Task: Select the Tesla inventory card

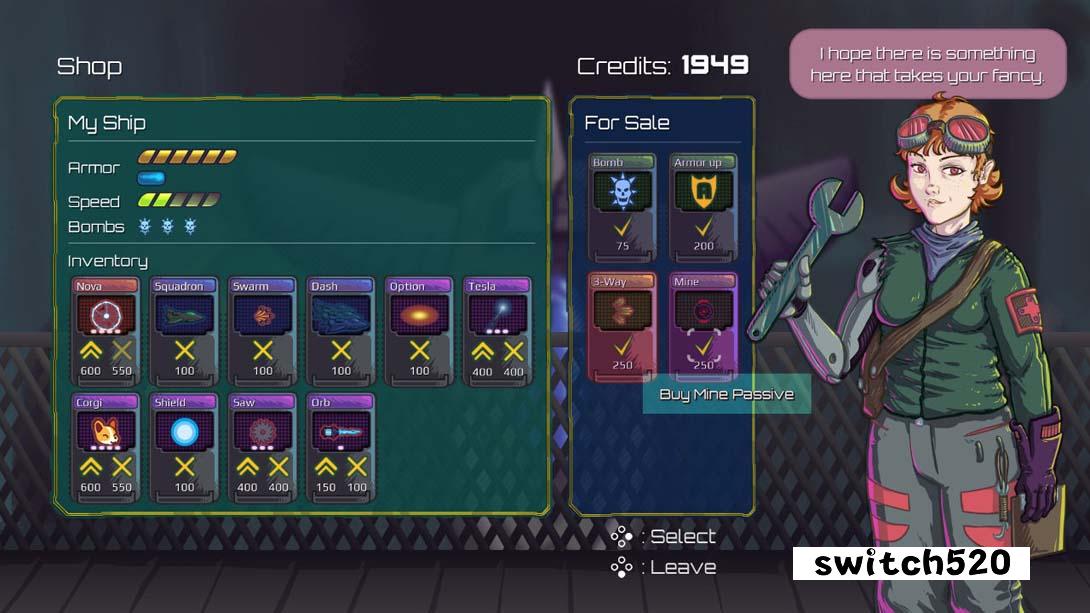Action: click(x=497, y=330)
